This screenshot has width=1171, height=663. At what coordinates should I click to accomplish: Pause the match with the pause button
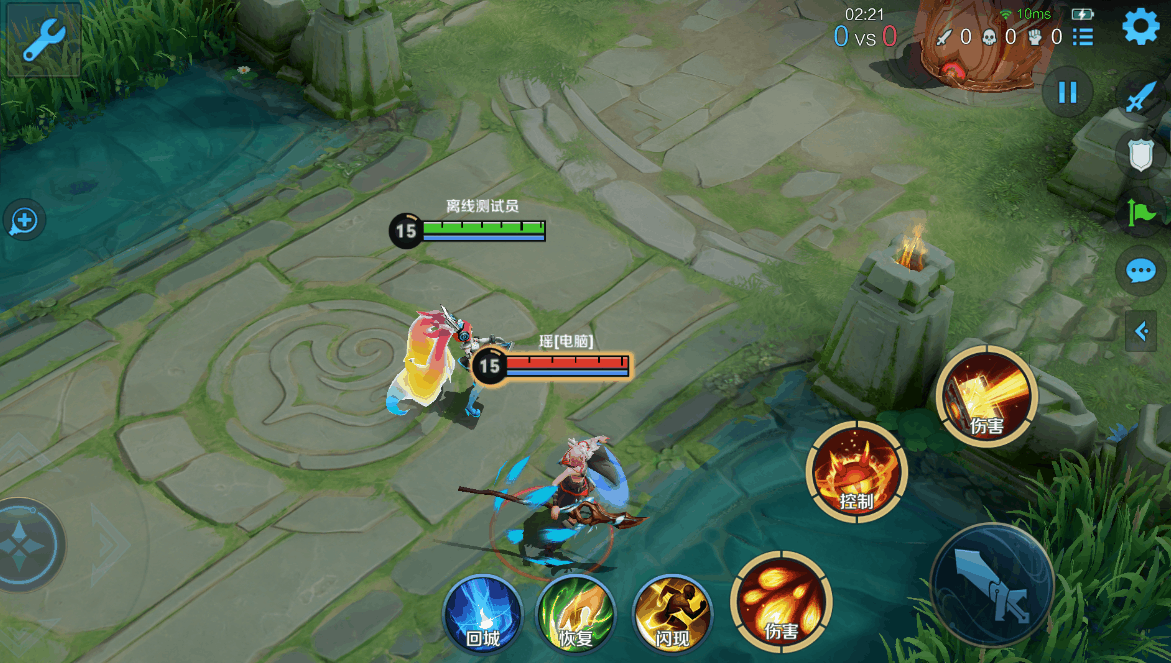coord(1067,93)
